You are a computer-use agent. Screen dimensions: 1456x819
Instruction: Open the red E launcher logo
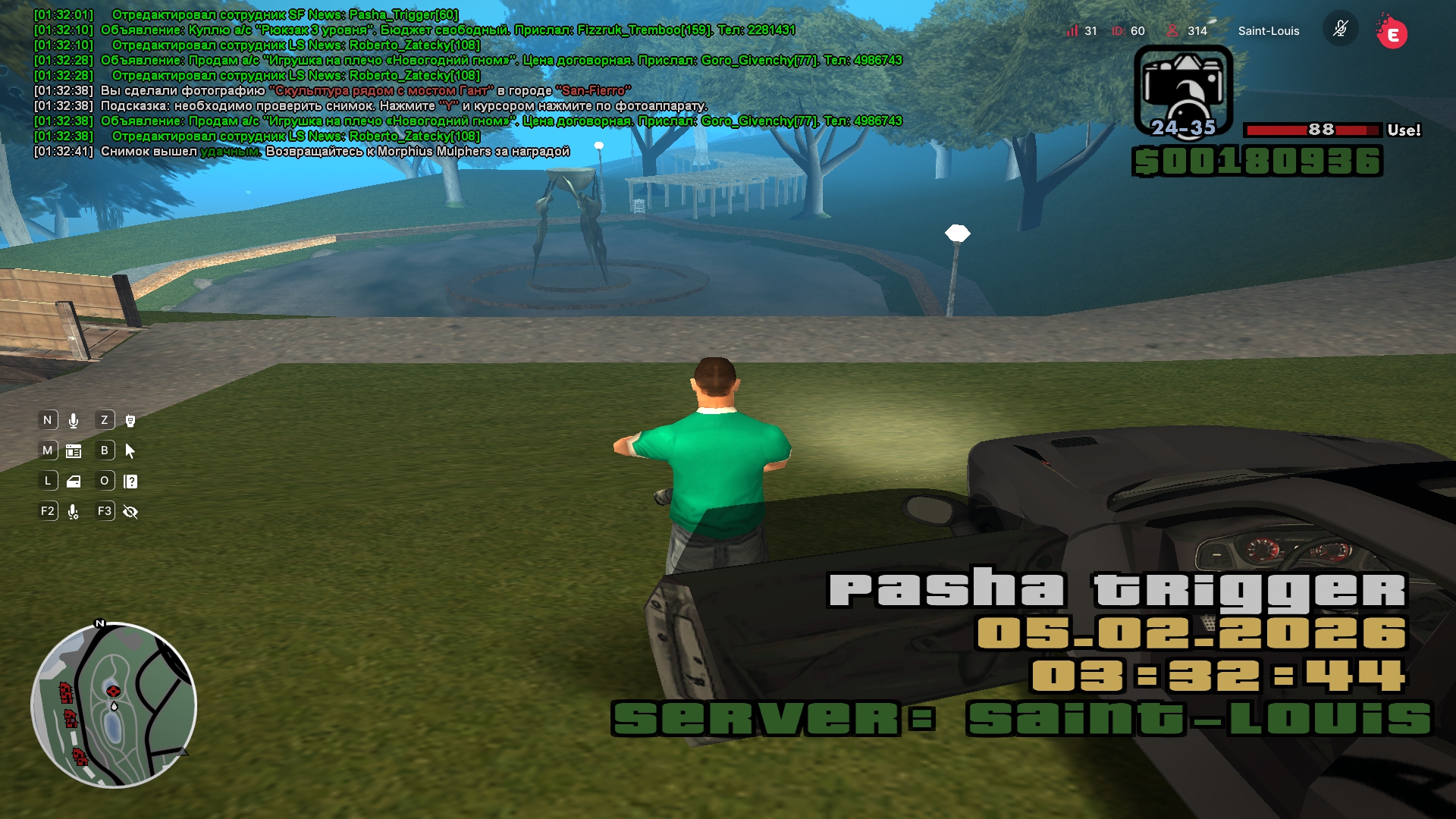pos(1392,33)
